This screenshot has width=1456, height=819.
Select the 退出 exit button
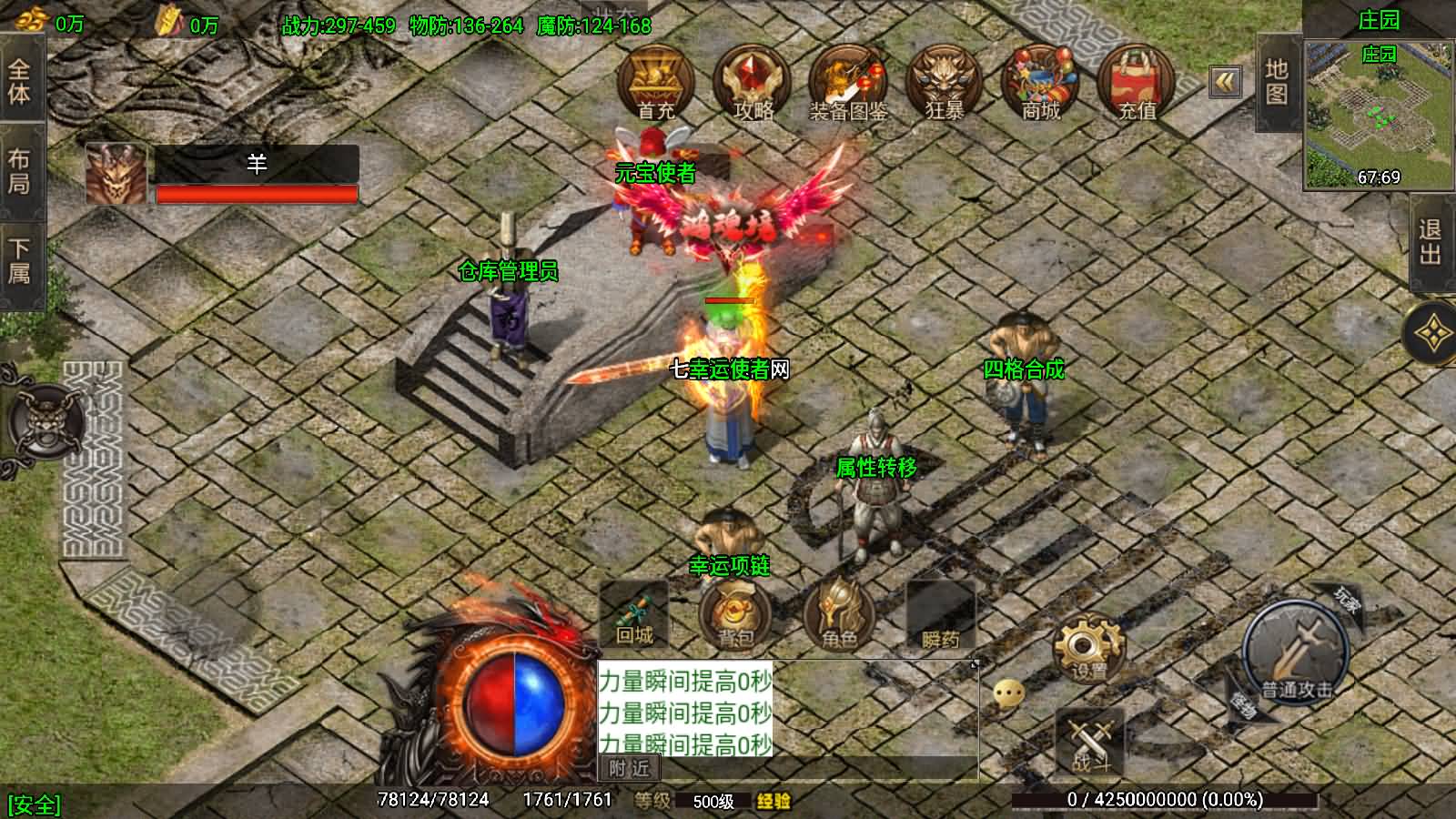1431,242
